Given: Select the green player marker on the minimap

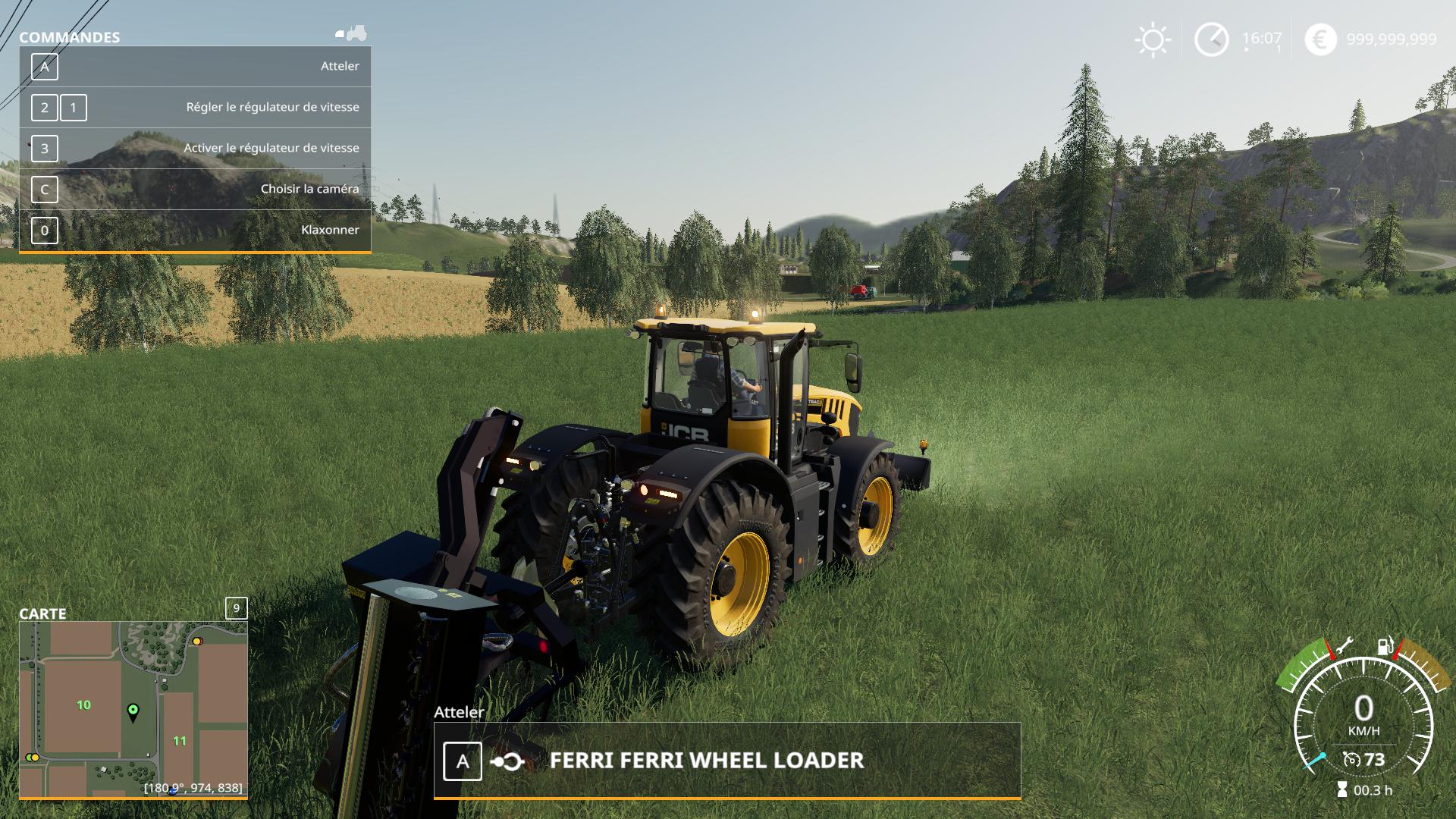Looking at the screenshot, I should coord(133,711).
